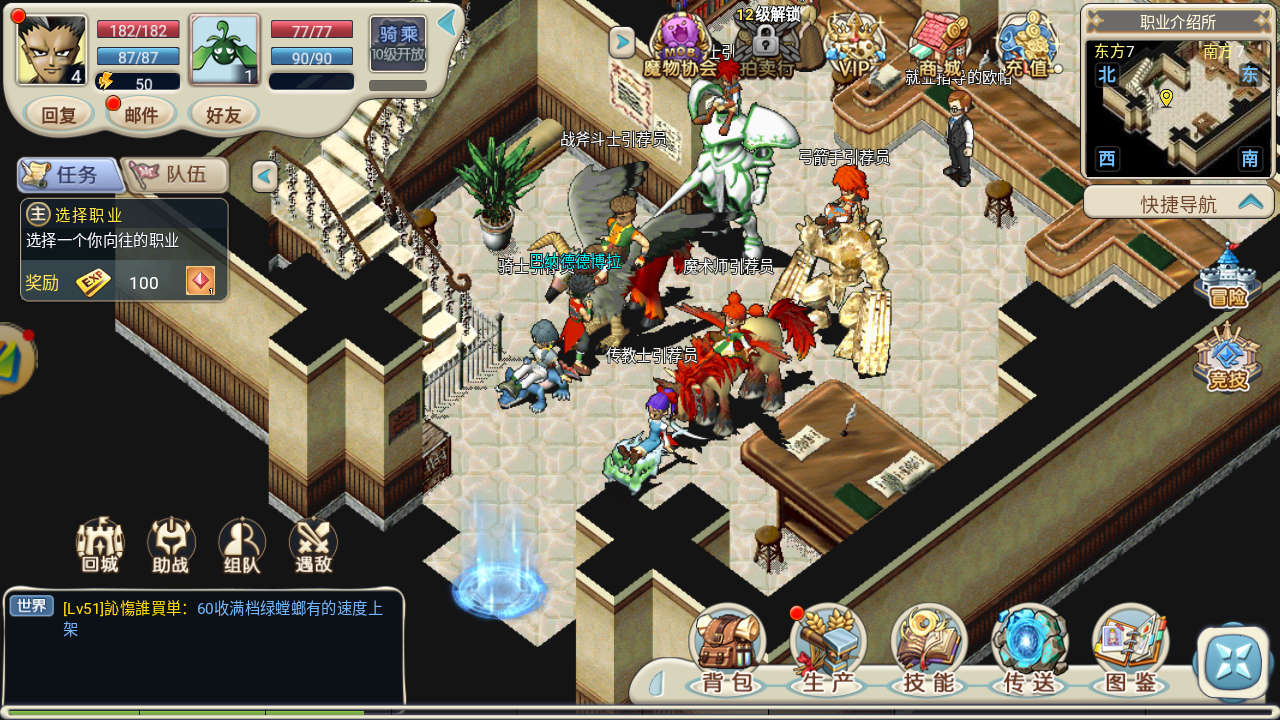Switch to the 任务 quest tab
The image size is (1280, 720).
coord(70,175)
